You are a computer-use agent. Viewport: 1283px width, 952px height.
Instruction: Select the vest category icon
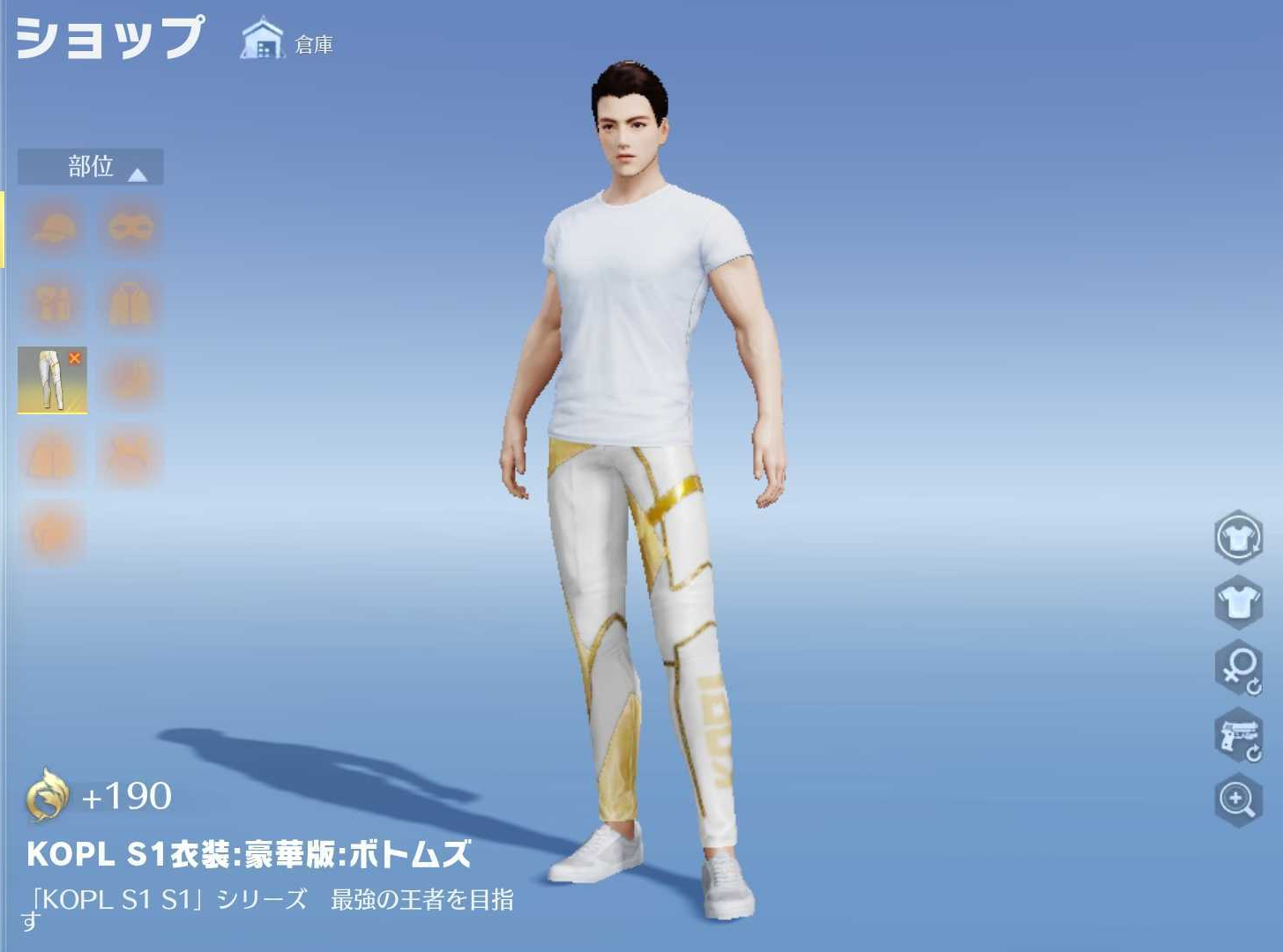tap(53, 302)
